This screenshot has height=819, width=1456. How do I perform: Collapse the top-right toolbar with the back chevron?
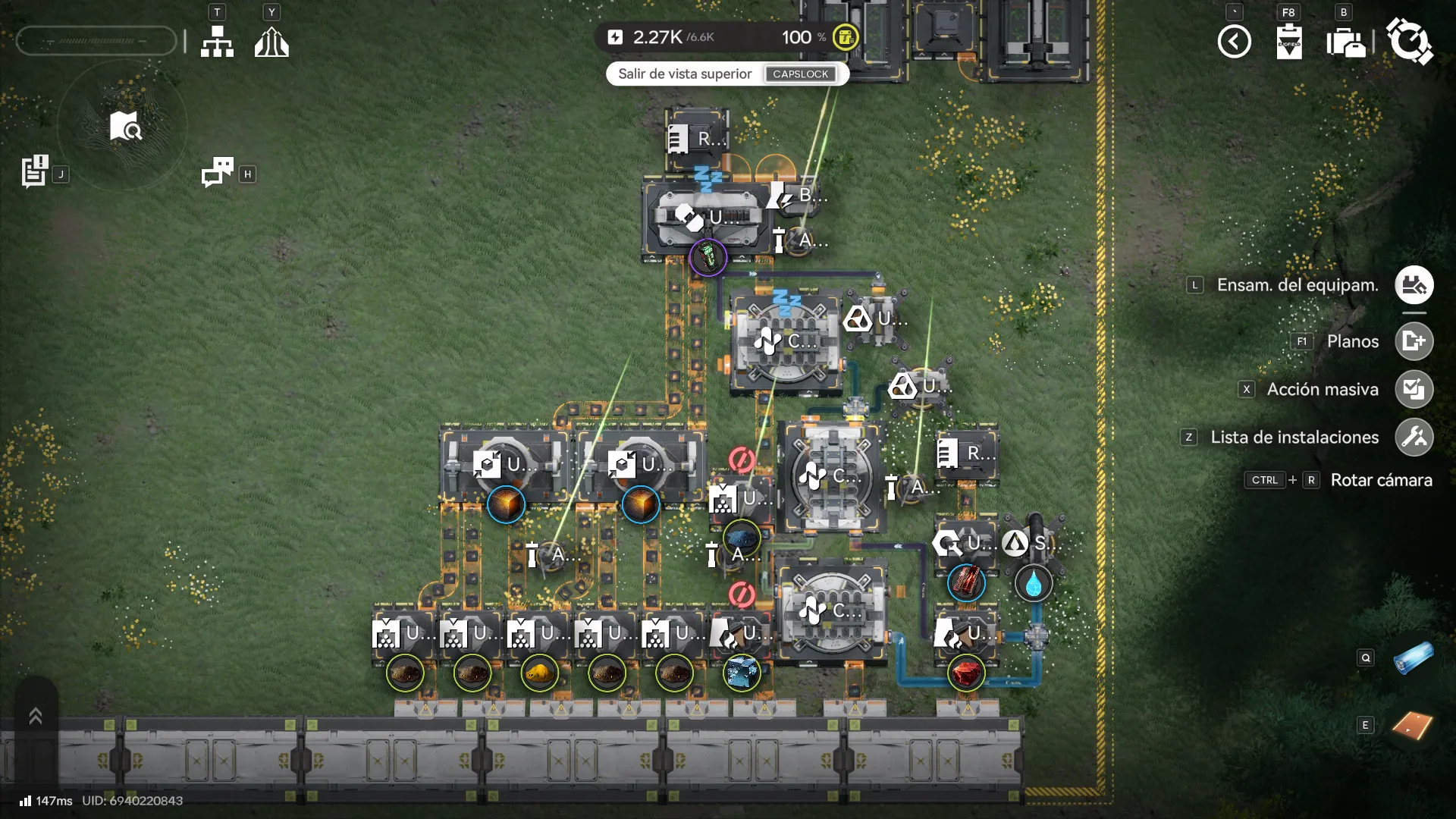tap(1235, 42)
